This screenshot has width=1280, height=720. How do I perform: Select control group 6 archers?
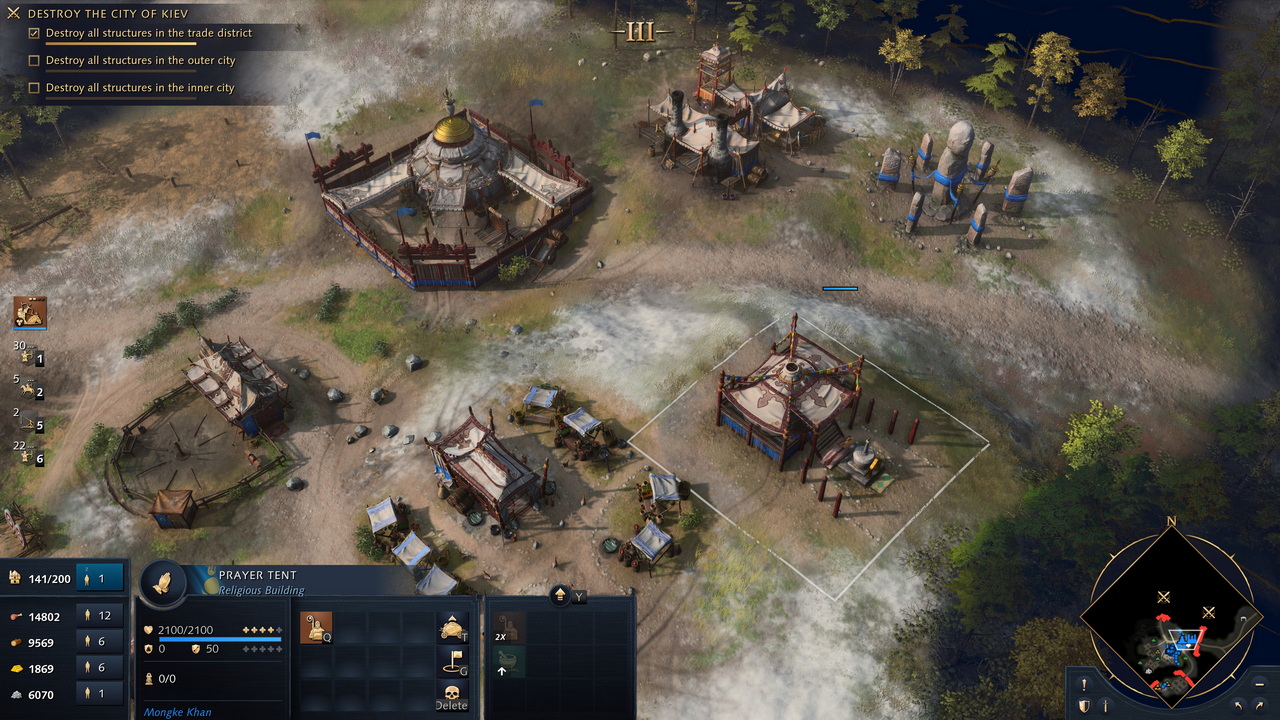29,455
